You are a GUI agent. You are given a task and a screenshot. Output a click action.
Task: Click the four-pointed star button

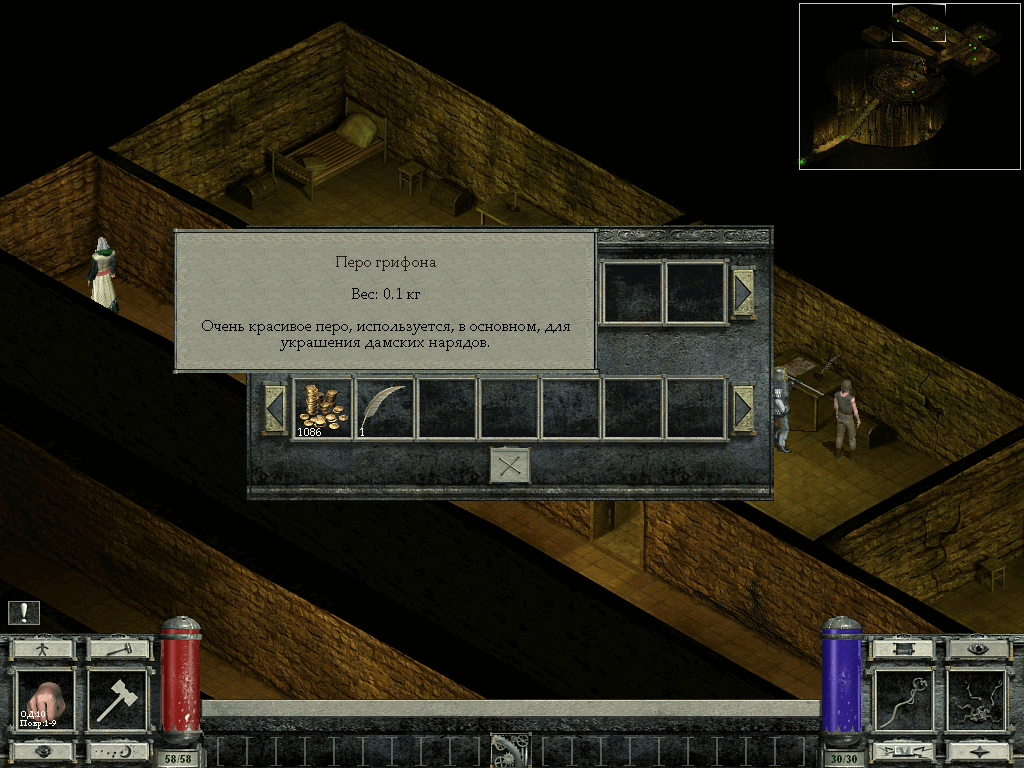[x=978, y=750]
